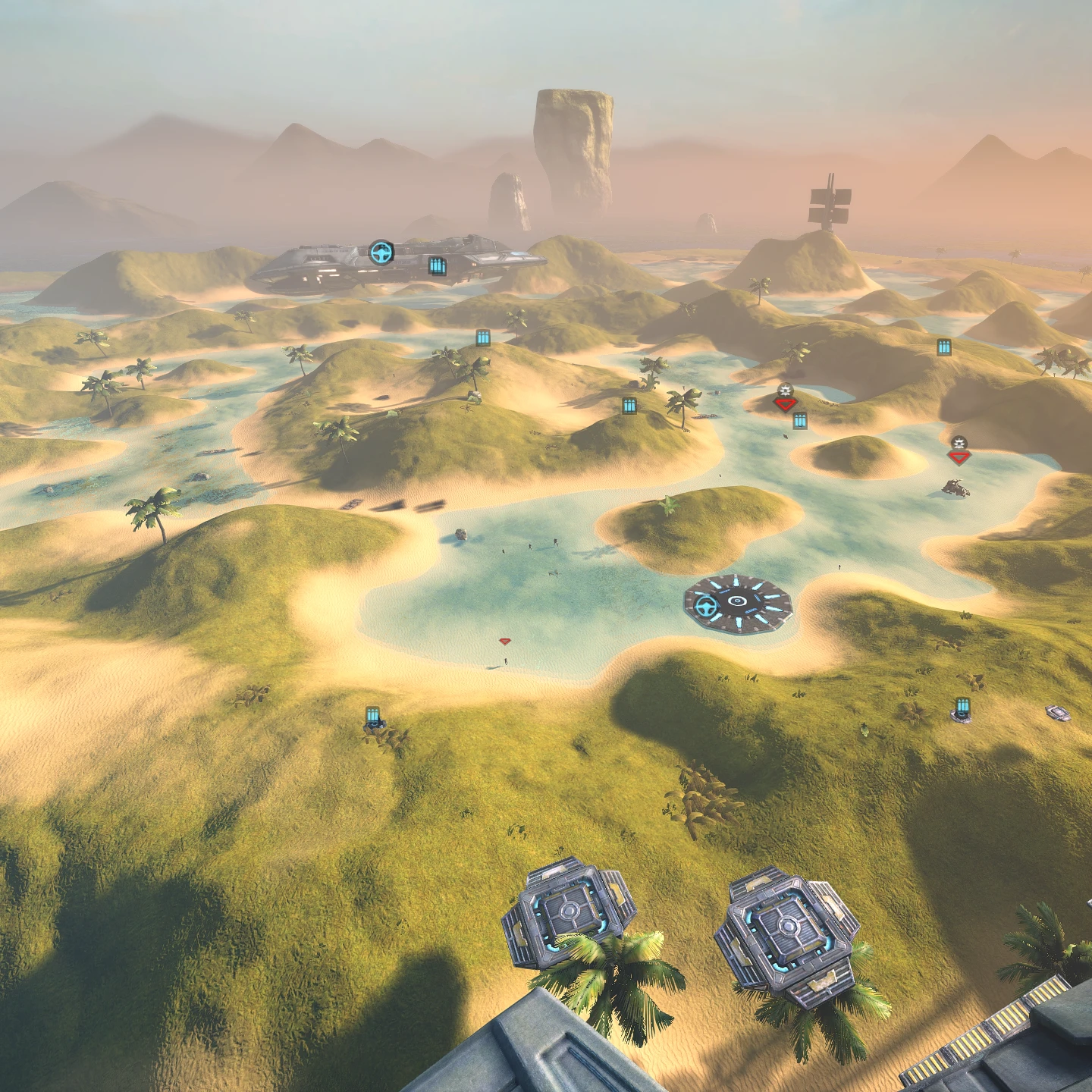Target the small red marker without a skull
The image size is (1092, 1092).
(505, 642)
